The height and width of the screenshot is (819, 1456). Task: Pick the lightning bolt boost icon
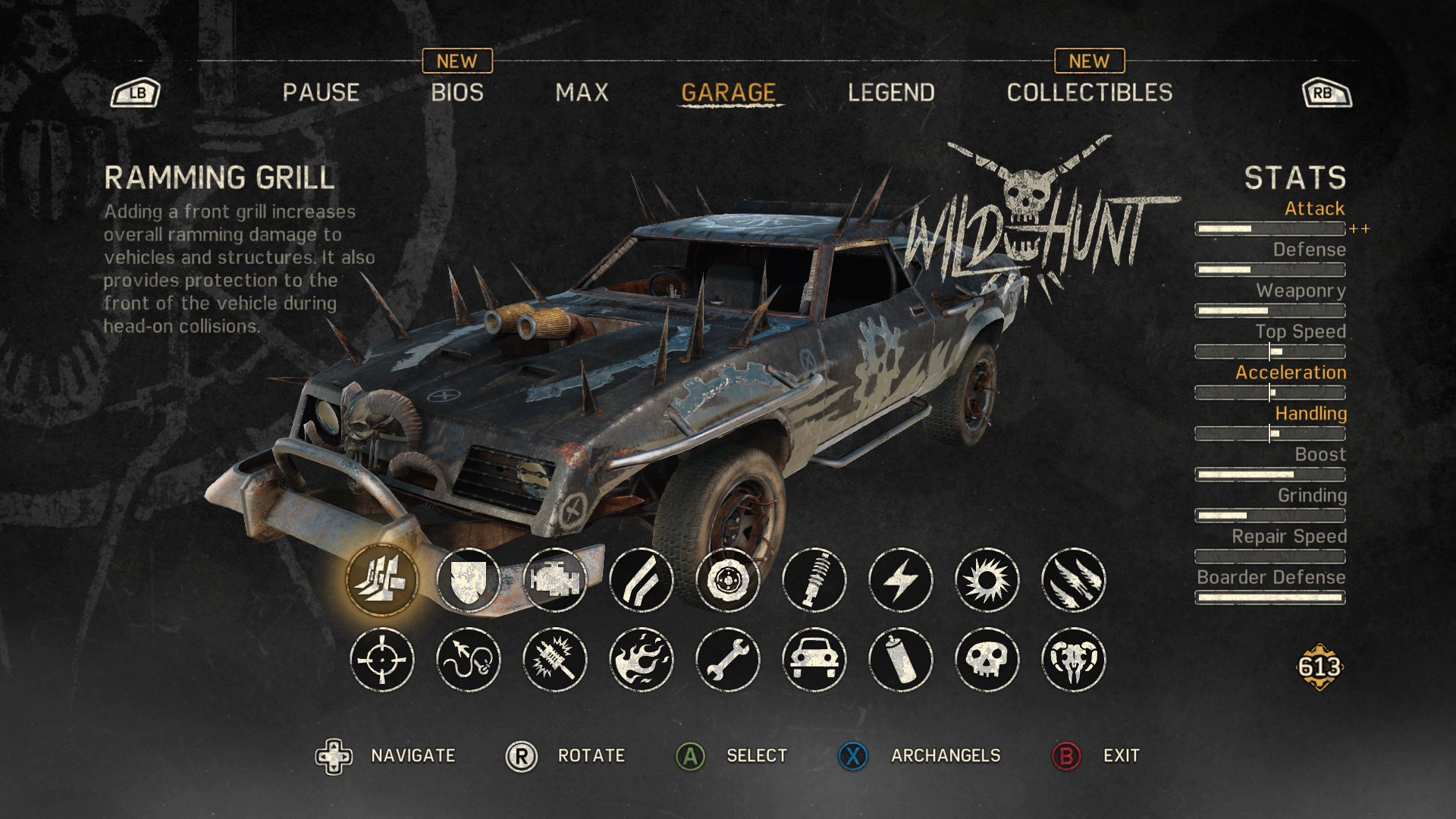click(901, 580)
